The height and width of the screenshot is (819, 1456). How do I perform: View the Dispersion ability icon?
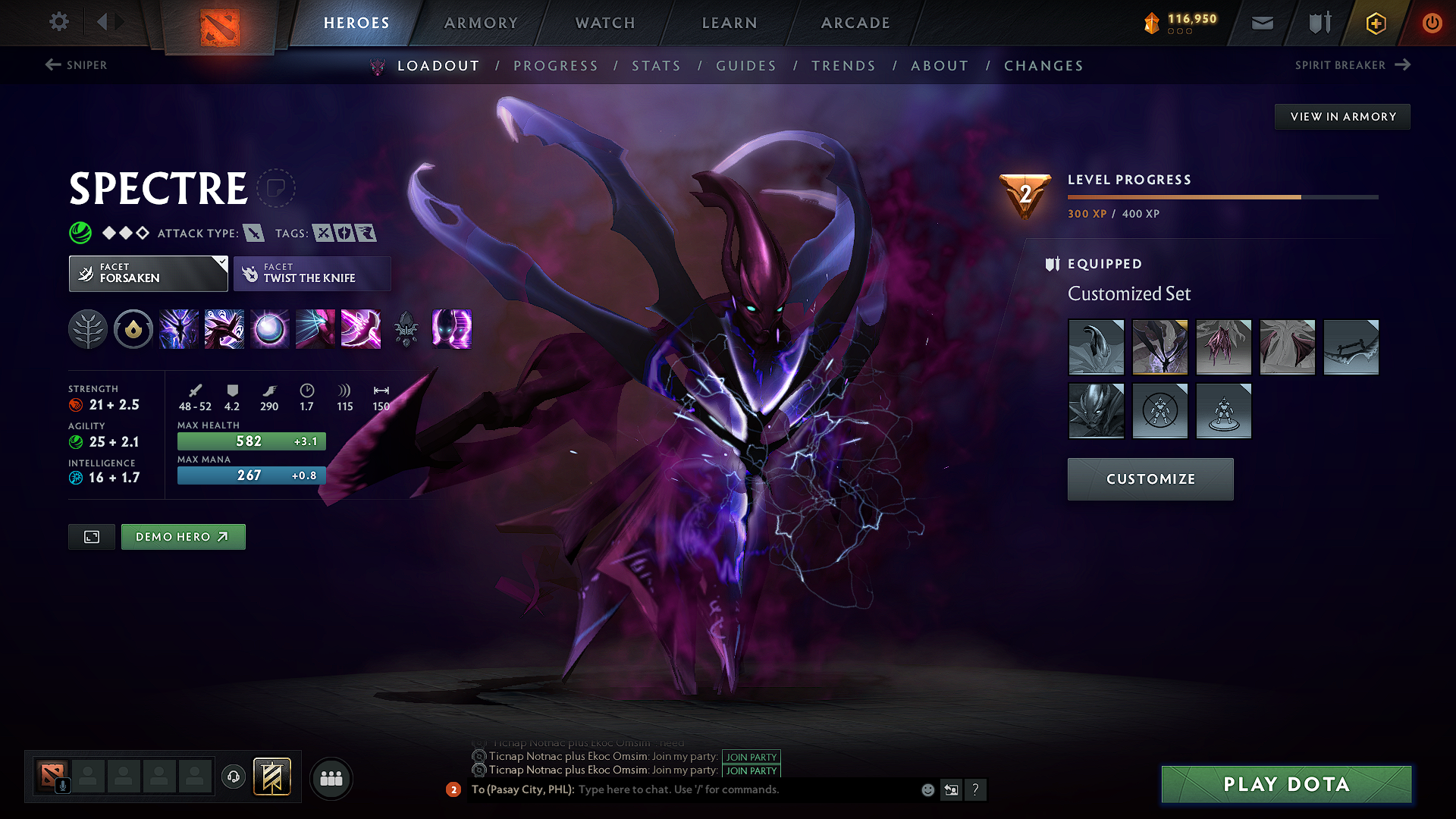click(x=269, y=329)
